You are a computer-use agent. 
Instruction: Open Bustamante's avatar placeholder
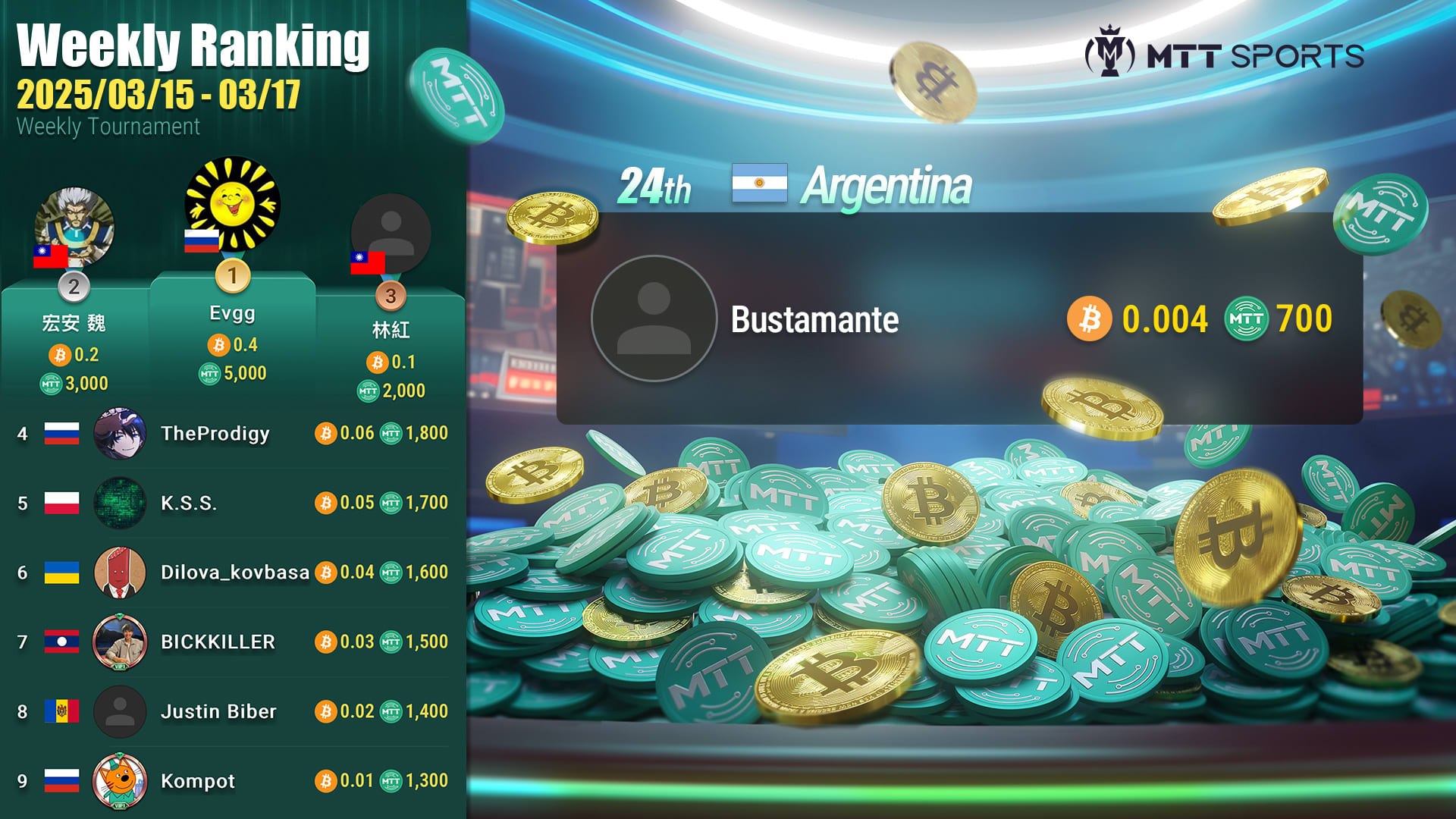click(x=652, y=318)
